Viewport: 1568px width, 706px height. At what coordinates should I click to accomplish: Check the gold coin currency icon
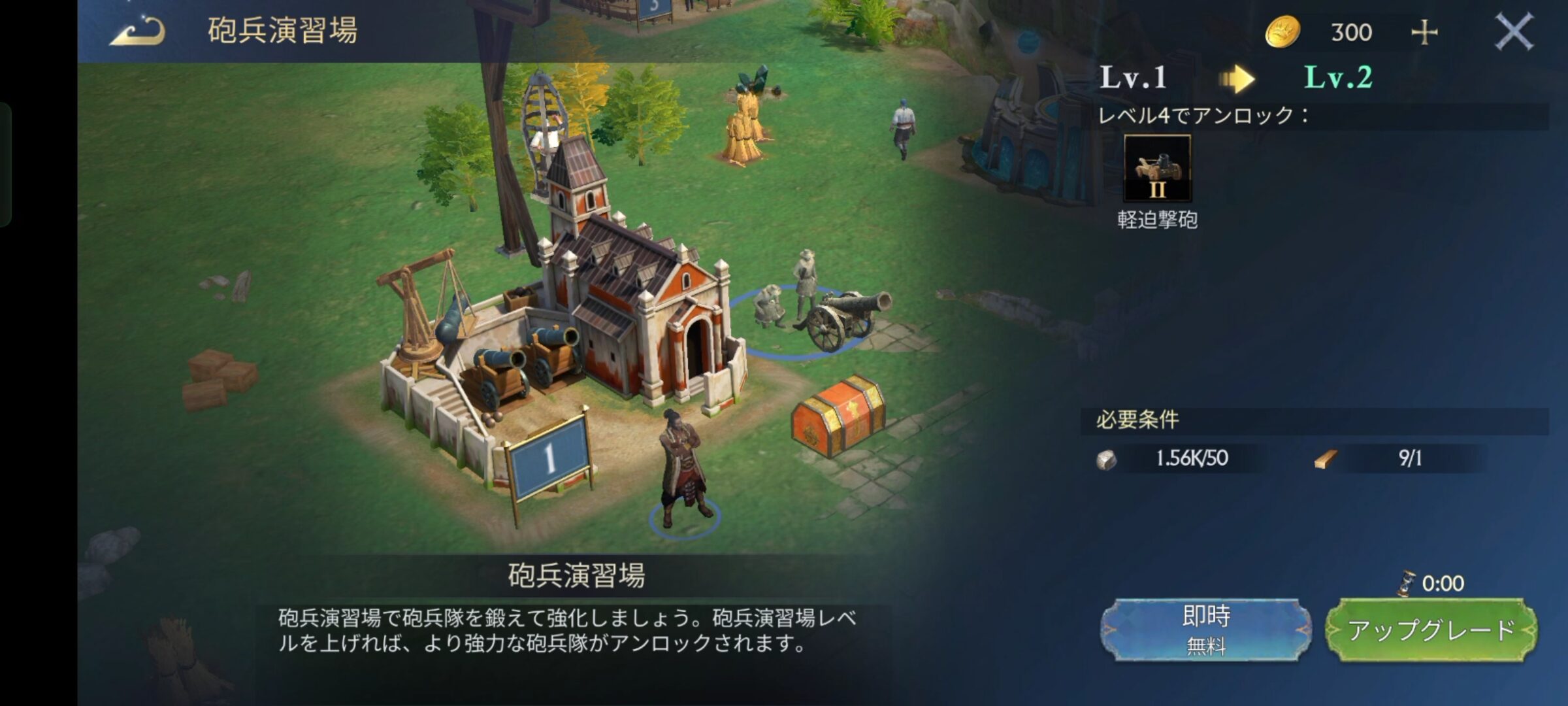(1282, 32)
